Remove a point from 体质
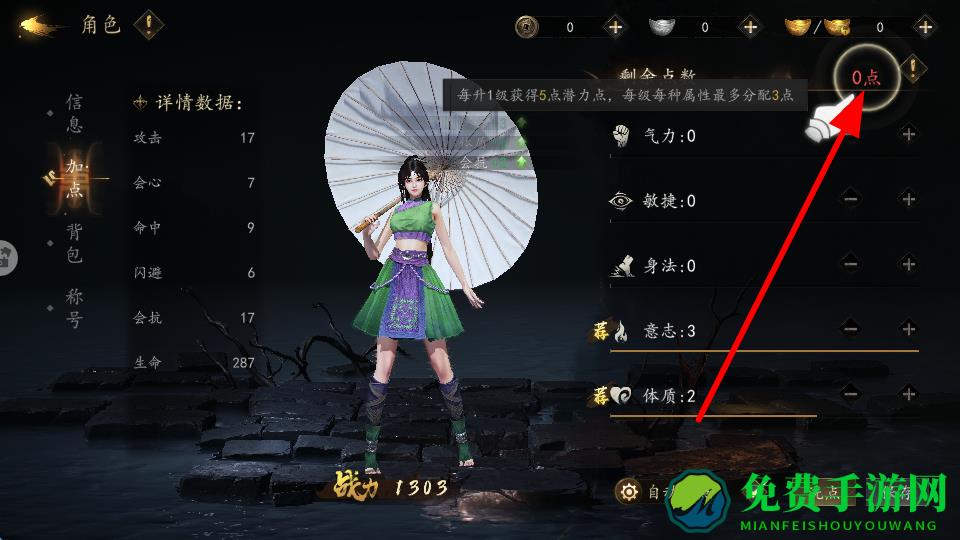Viewport: 960px width, 540px height. (850, 394)
